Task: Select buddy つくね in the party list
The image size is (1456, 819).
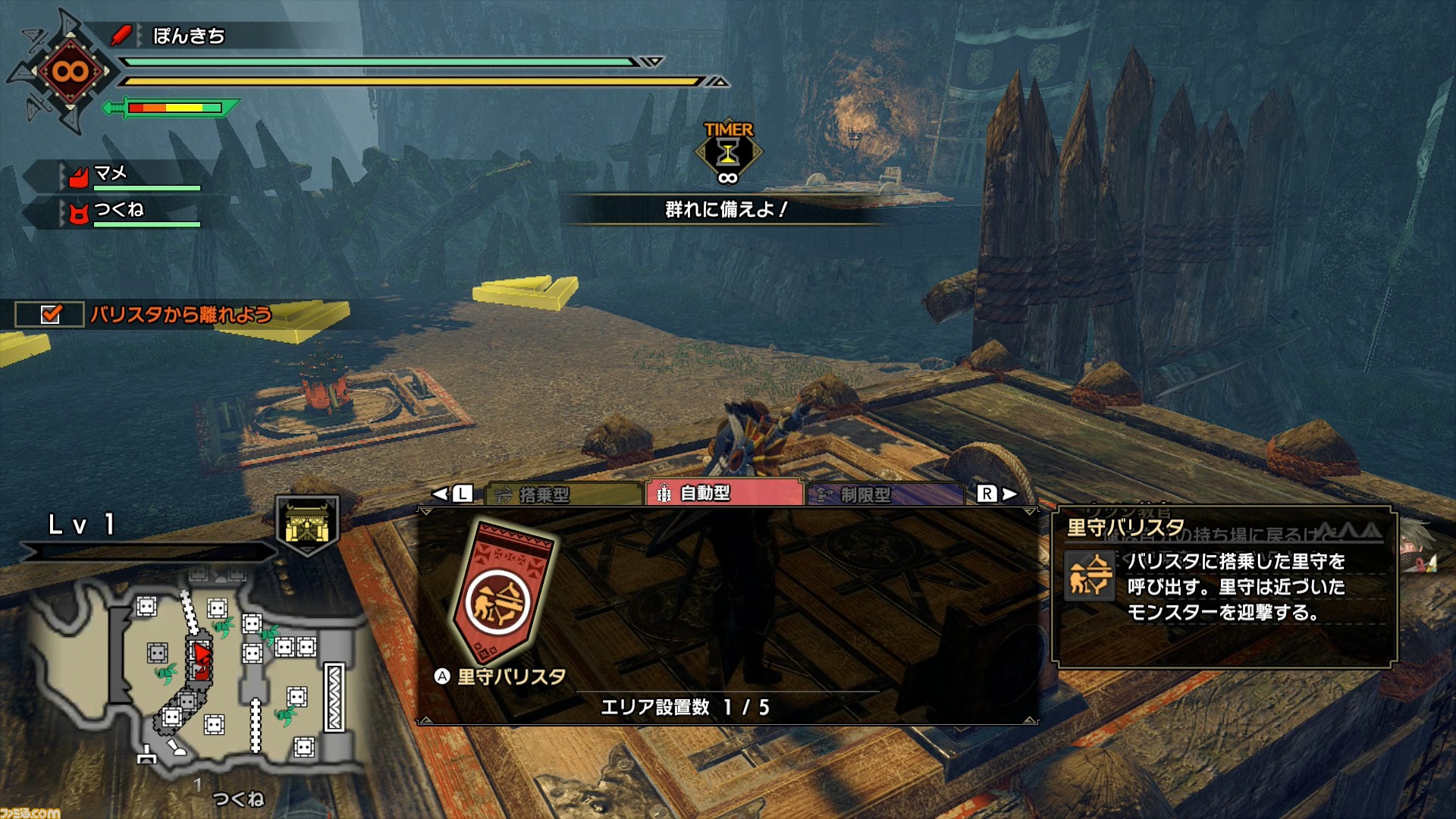Action: [x=118, y=210]
